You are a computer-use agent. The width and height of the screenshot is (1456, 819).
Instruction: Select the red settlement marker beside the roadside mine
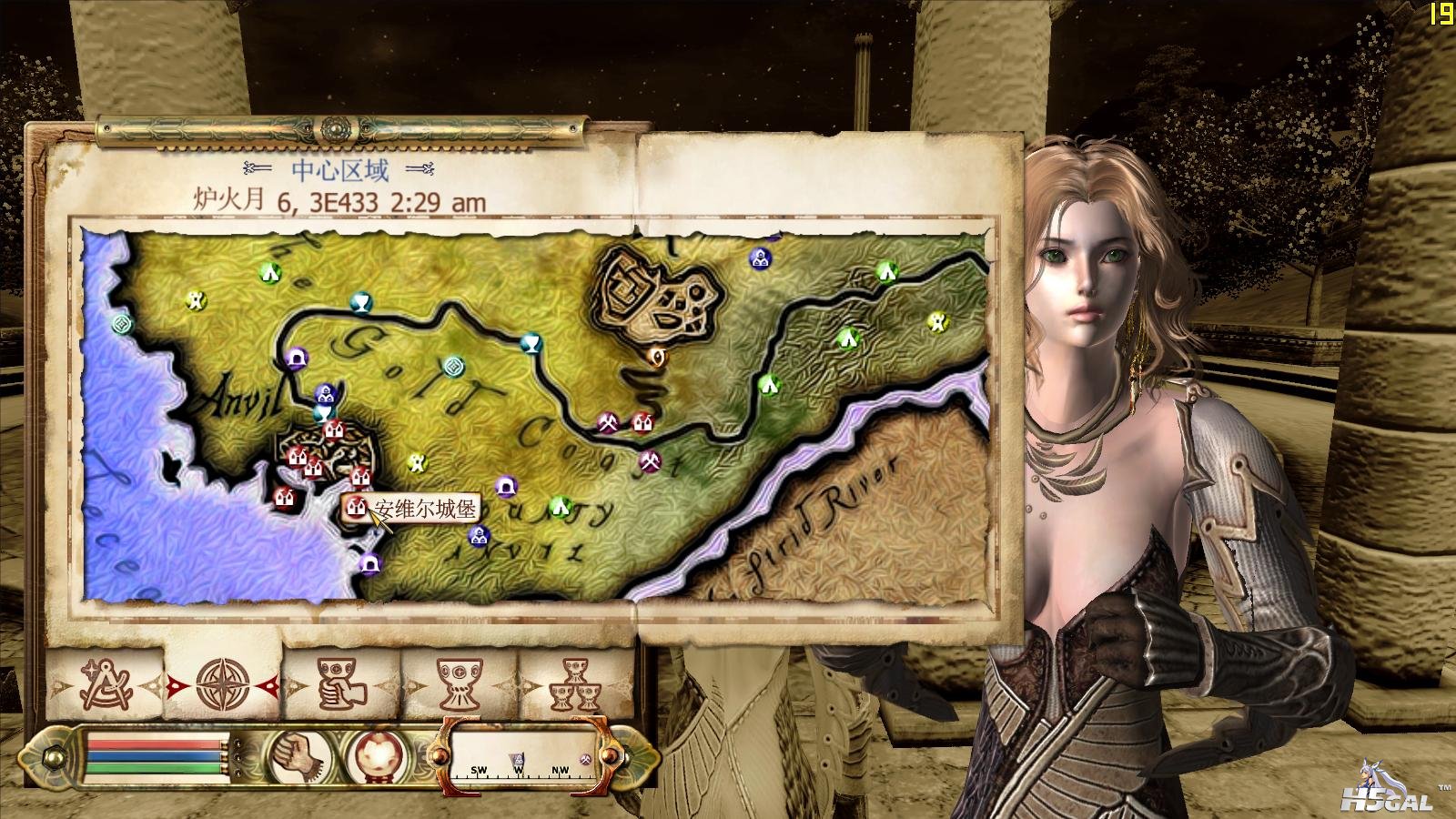pyautogui.click(x=642, y=422)
